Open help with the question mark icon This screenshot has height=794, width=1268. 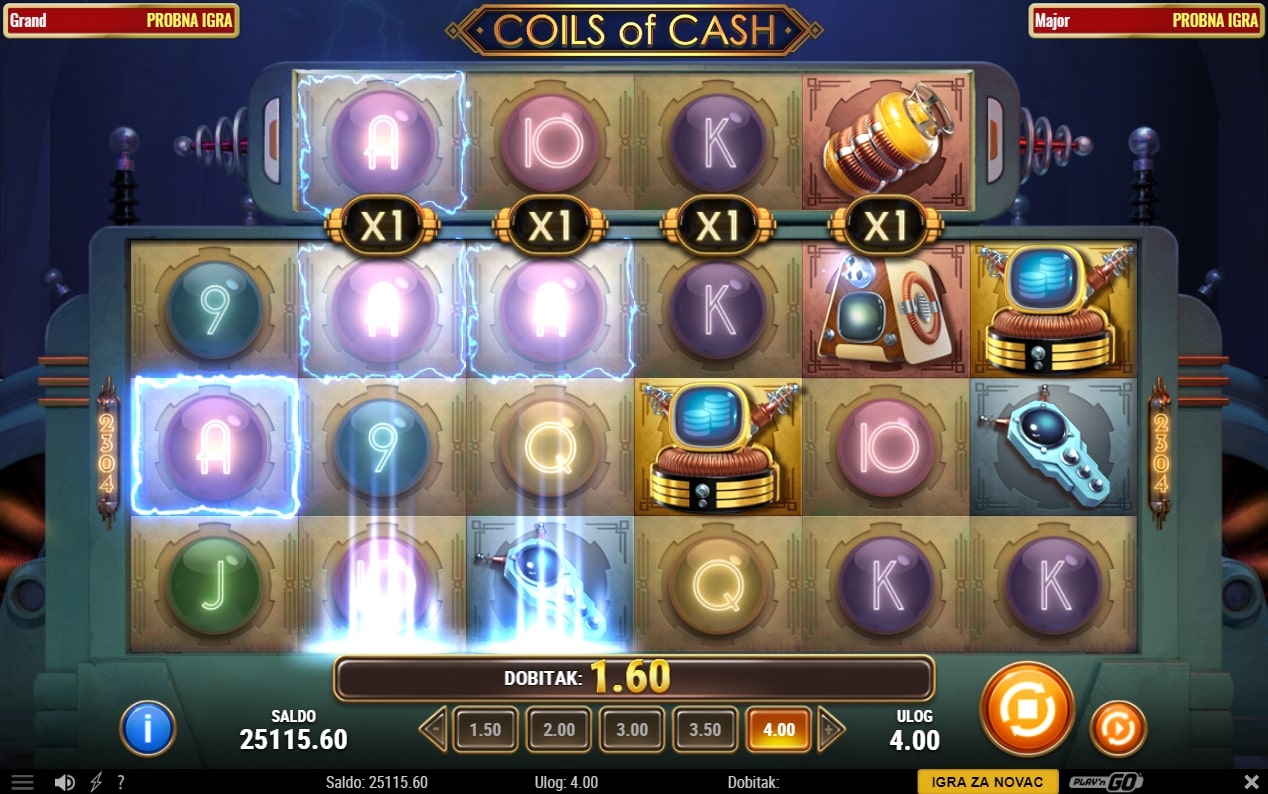pos(121,782)
